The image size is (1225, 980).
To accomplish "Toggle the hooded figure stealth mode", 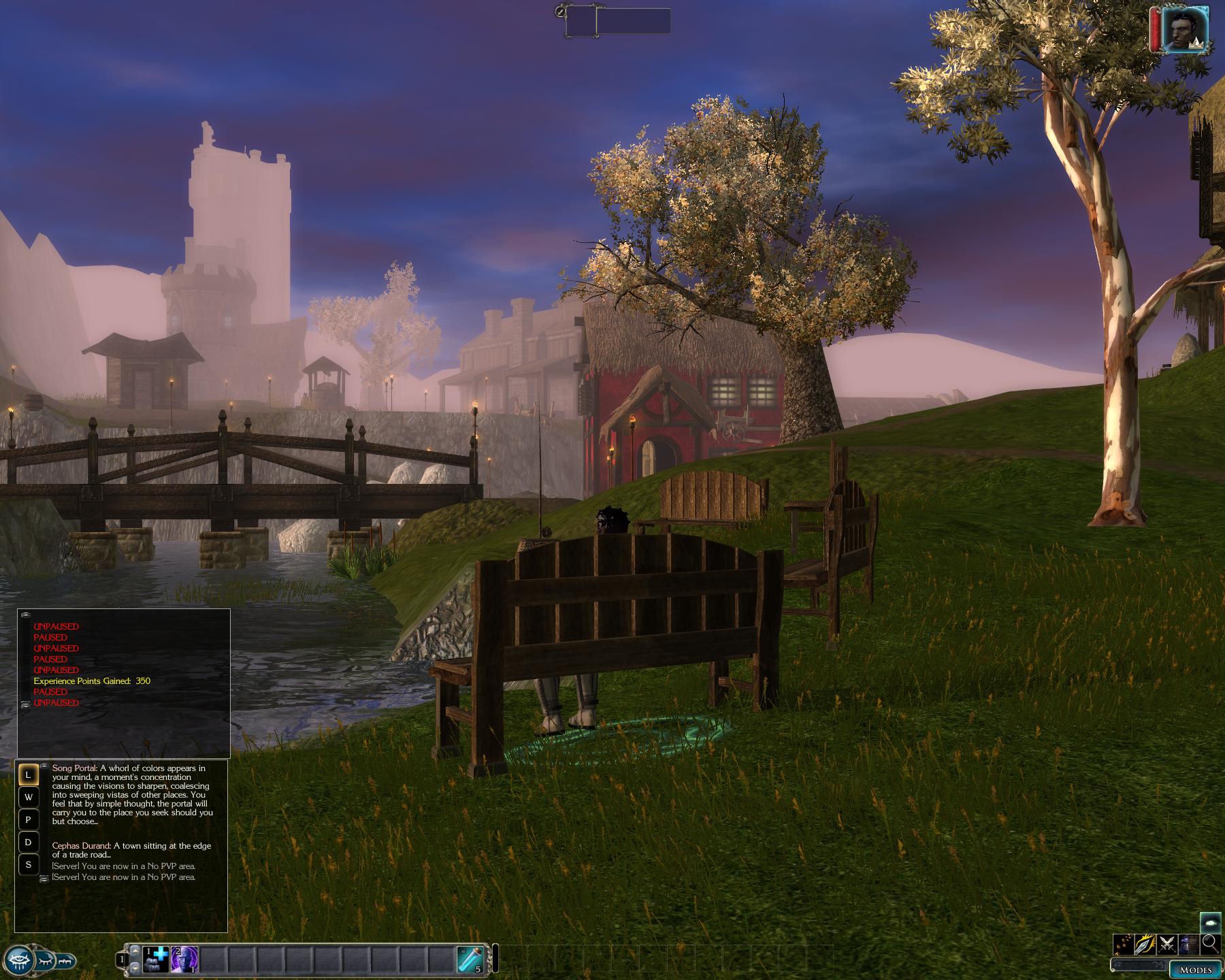I will click(x=1189, y=945).
